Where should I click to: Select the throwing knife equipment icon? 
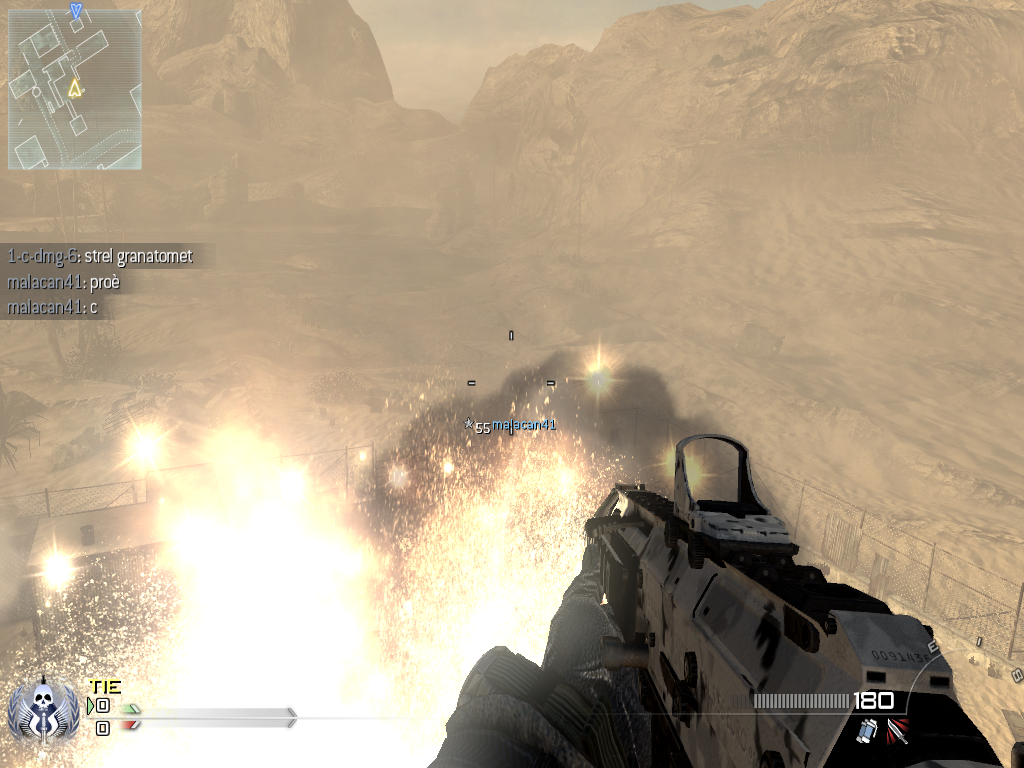point(898,732)
